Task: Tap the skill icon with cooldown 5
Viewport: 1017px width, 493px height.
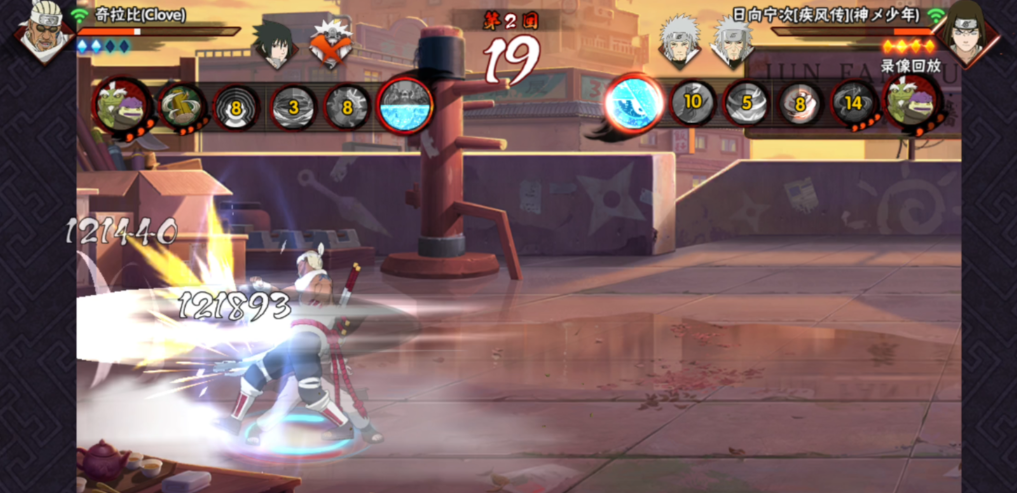Action: pyautogui.click(x=747, y=103)
